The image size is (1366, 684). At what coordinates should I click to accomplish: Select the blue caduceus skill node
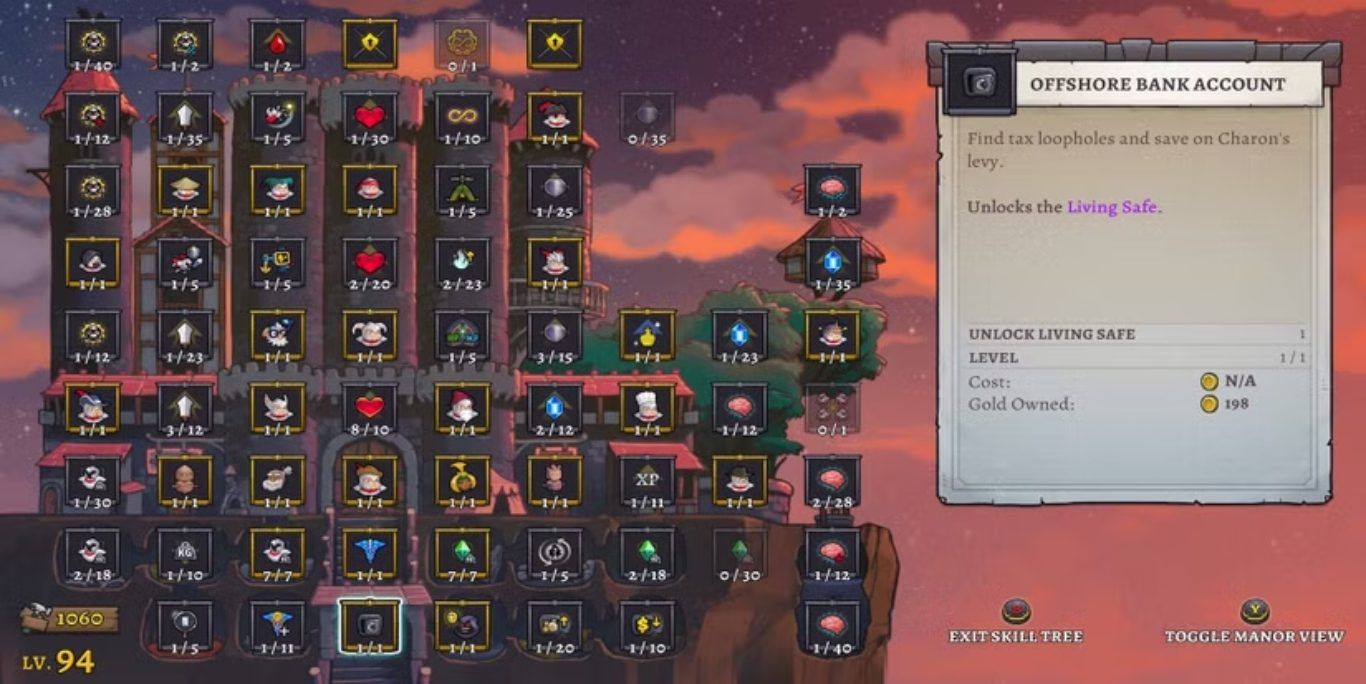[369, 551]
